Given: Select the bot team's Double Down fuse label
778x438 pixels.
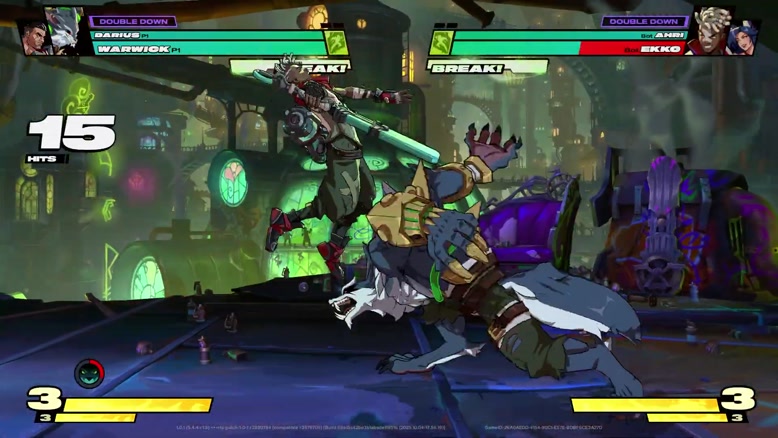Looking at the screenshot, I should click(x=644, y=21).
